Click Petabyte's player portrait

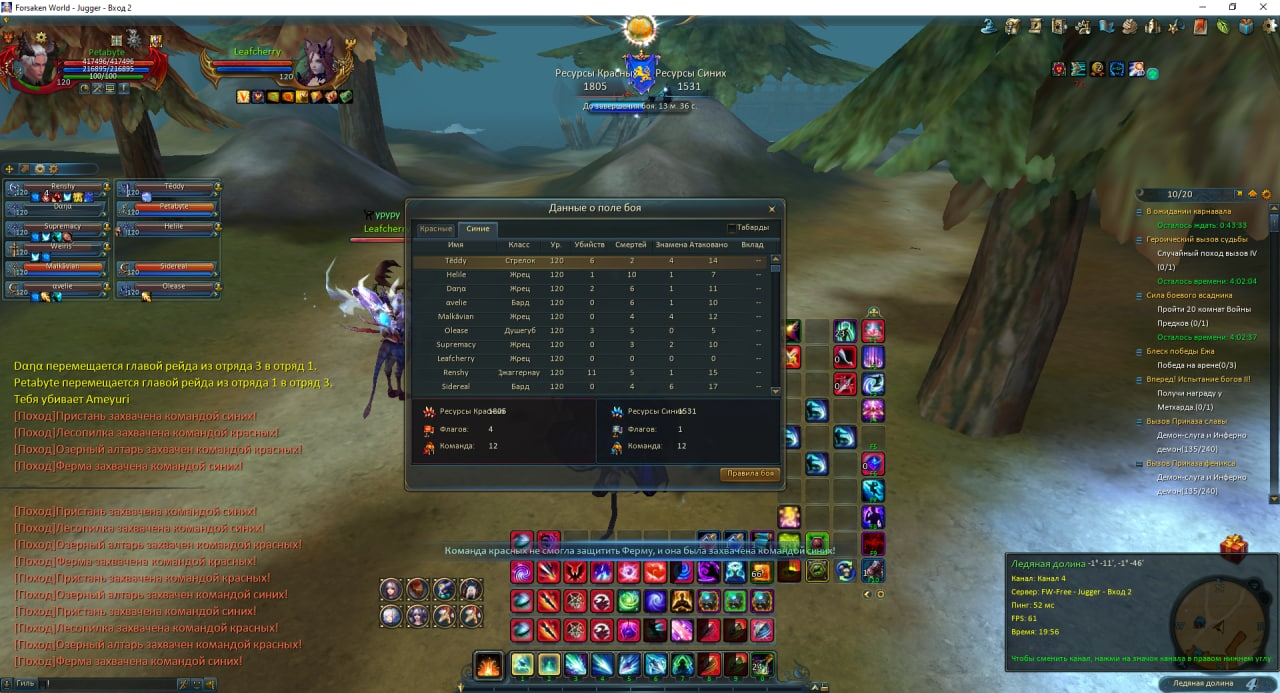click(27, 60)
